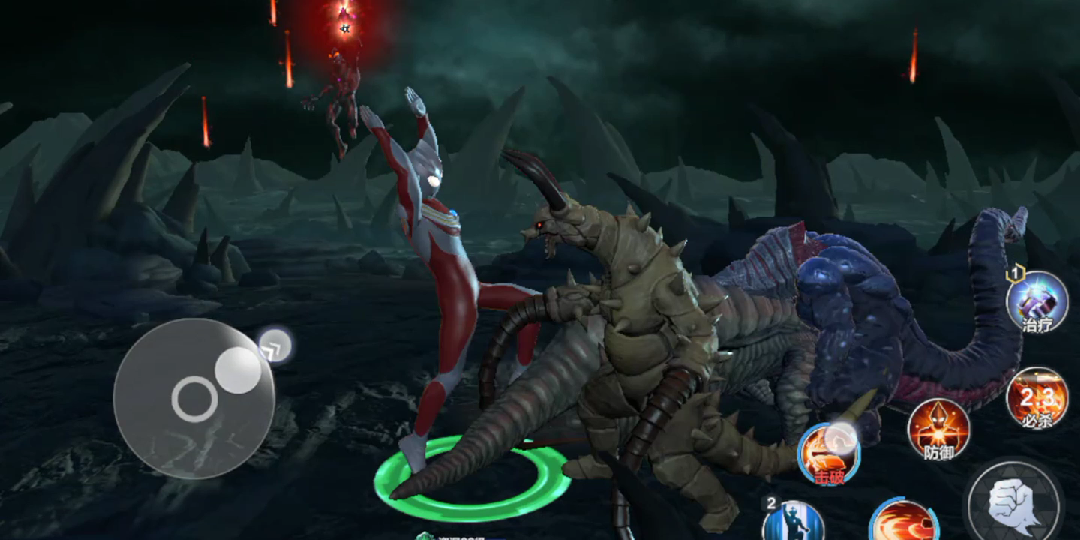Image resolution: width=1080 pixels, height=540 pixels.
Task: Activate the 击破 break skill
Action: pyautogui.click(x=829, y=451)
